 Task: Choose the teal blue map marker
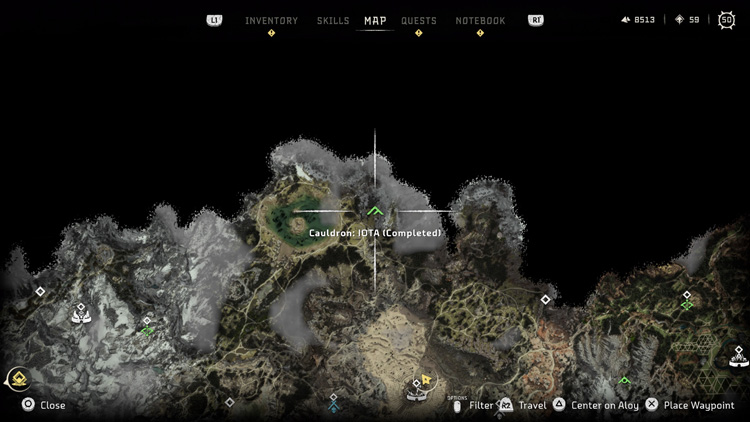[333, 407]
